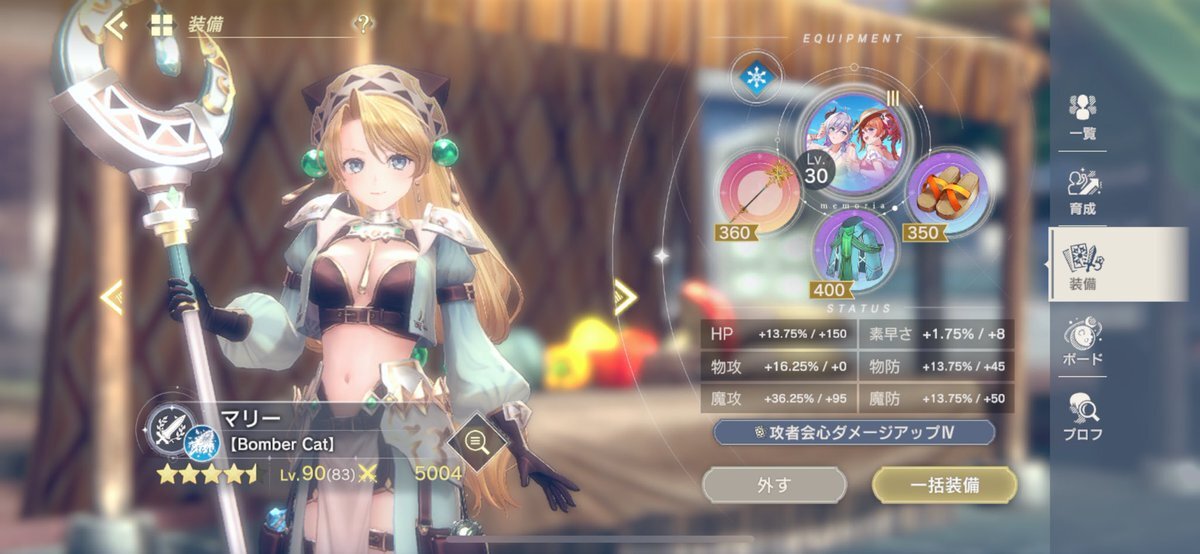
Task: Open the grid menu icon beside 装備
Action: (161, 25)
